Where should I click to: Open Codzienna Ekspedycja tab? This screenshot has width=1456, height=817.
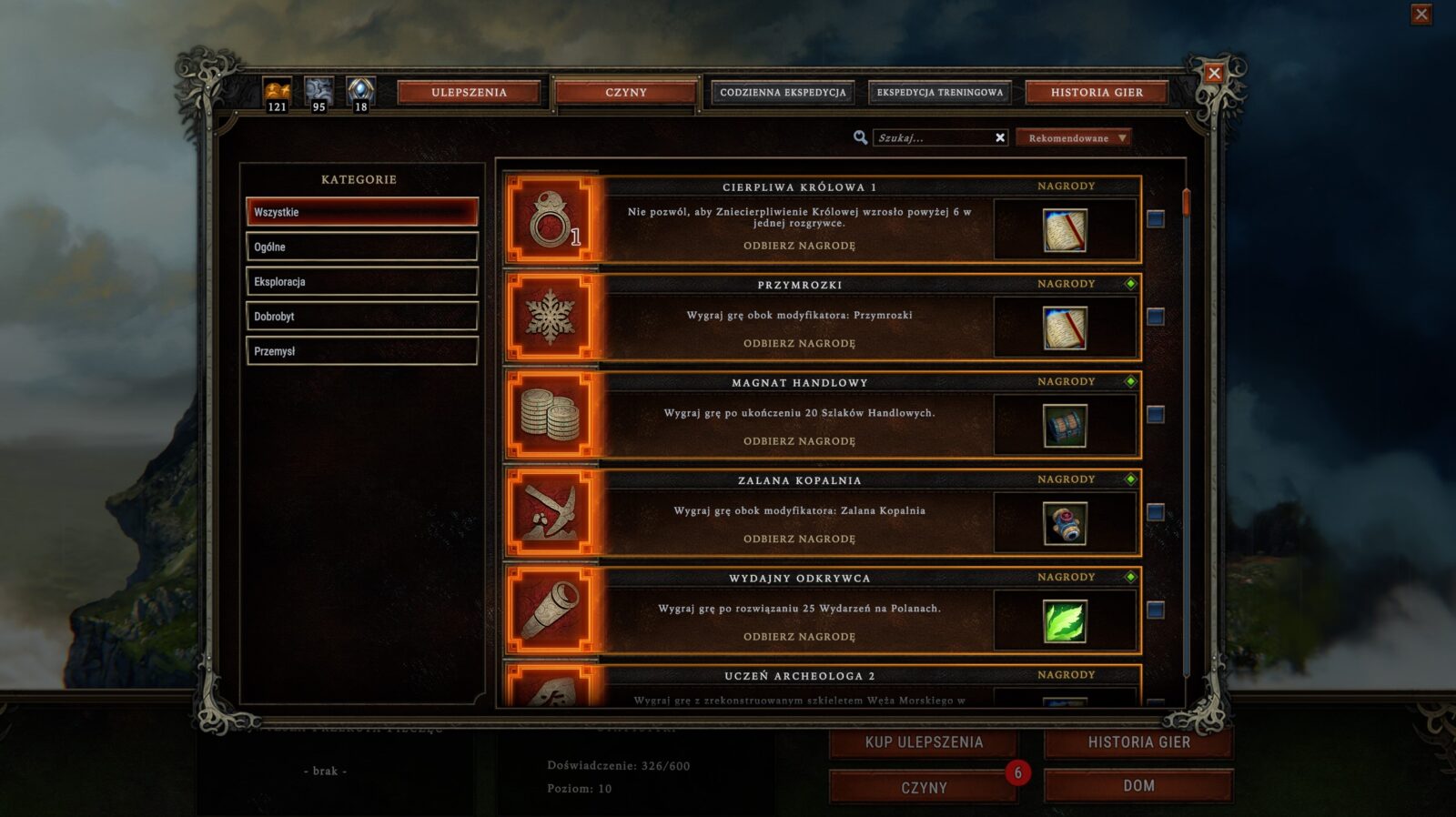pyautogui.click(x=783, y=93)
